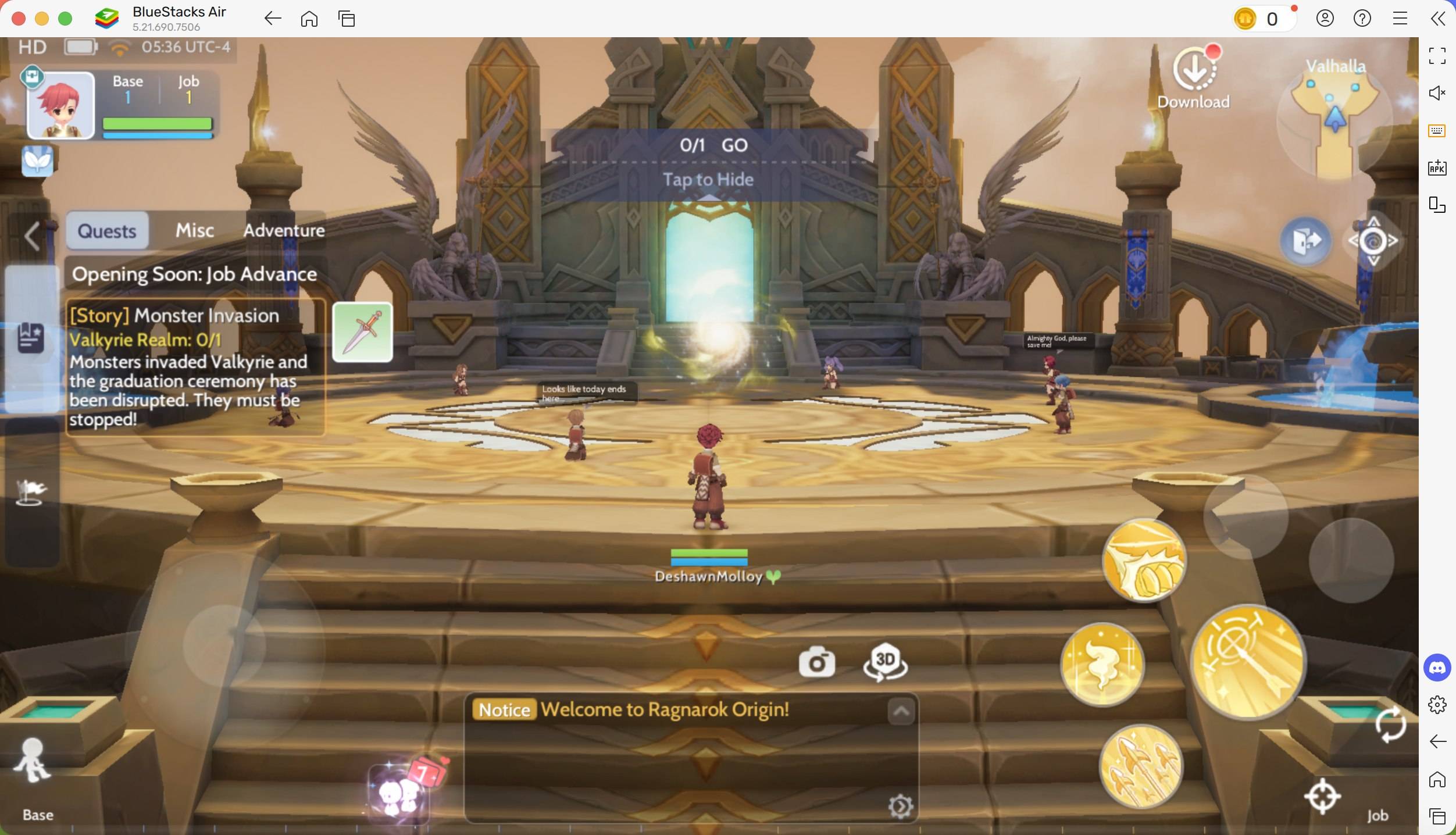The image size is (1456, 835).
Task: Switch to the Adventure tab
Action: (x=284, y=230)
